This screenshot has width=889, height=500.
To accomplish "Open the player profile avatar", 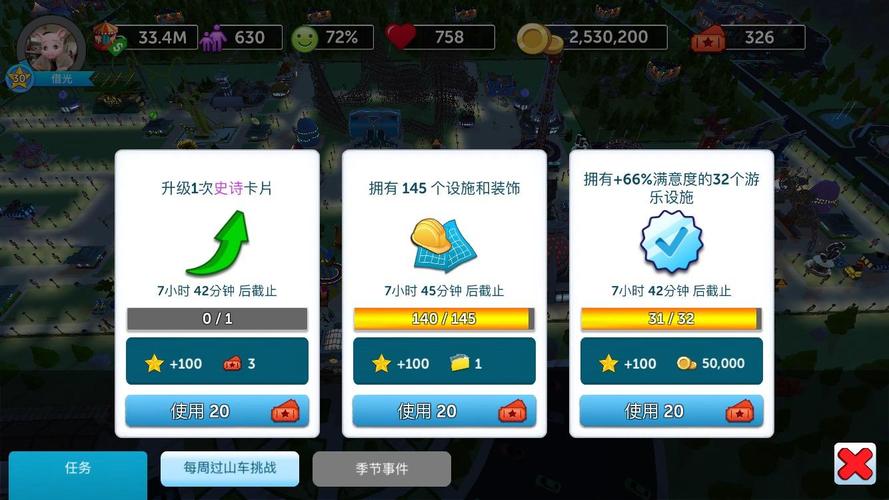I will [x=50, y=45].
